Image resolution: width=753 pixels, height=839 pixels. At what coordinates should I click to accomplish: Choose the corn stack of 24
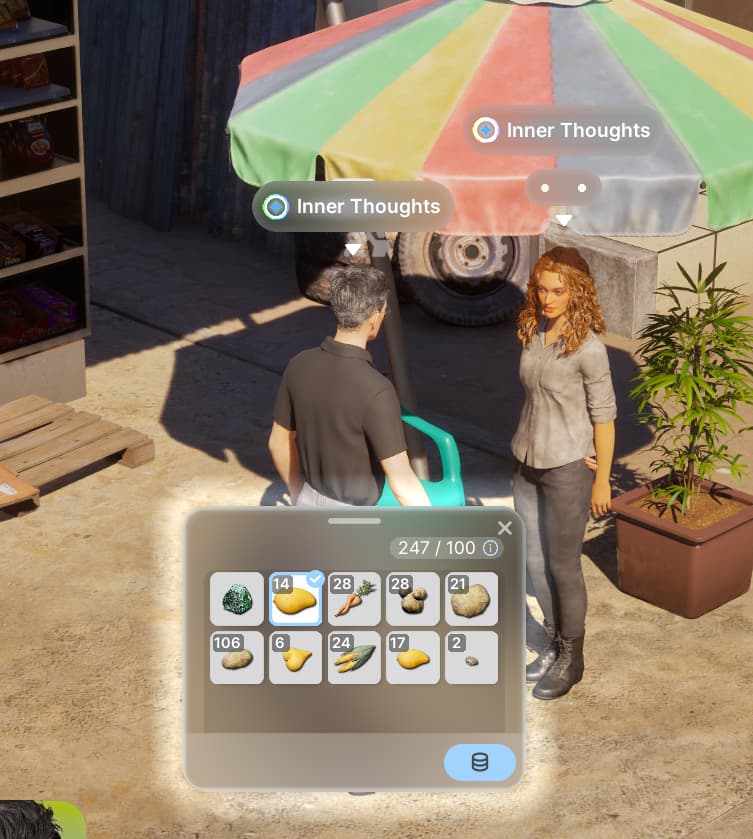point(354,658)
